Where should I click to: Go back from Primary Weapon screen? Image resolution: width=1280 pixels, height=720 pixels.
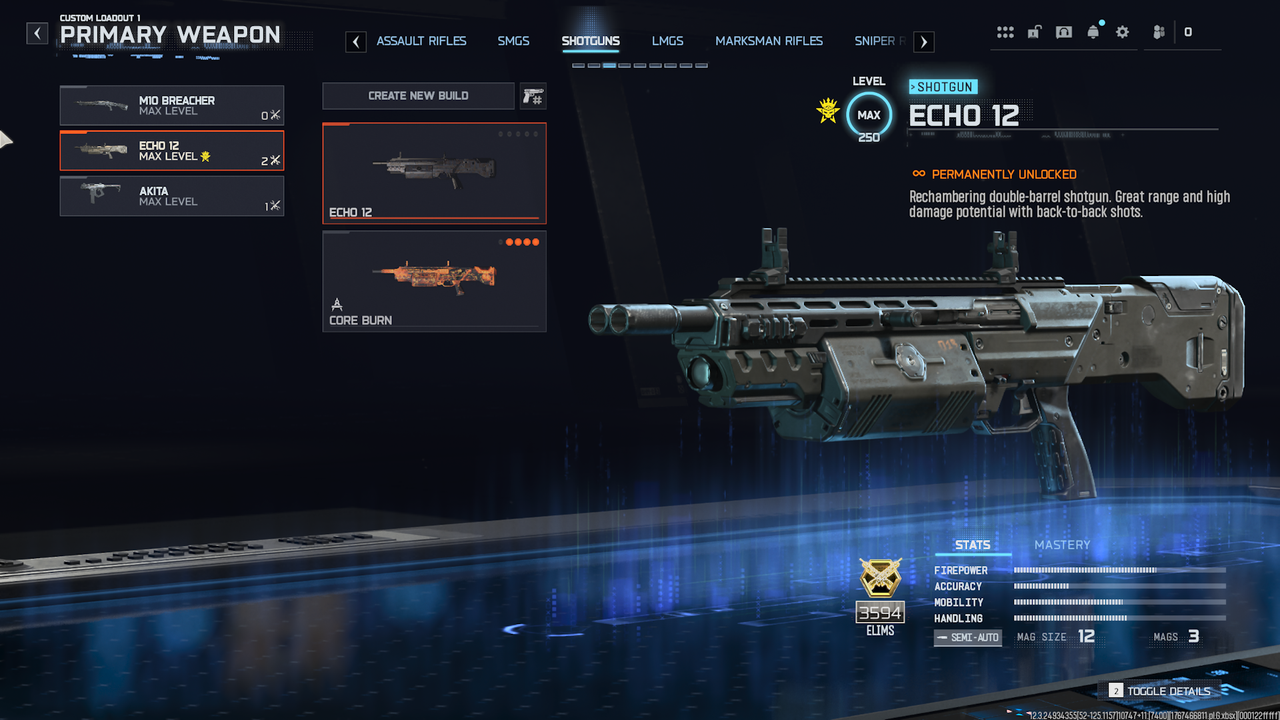point(37,34)
